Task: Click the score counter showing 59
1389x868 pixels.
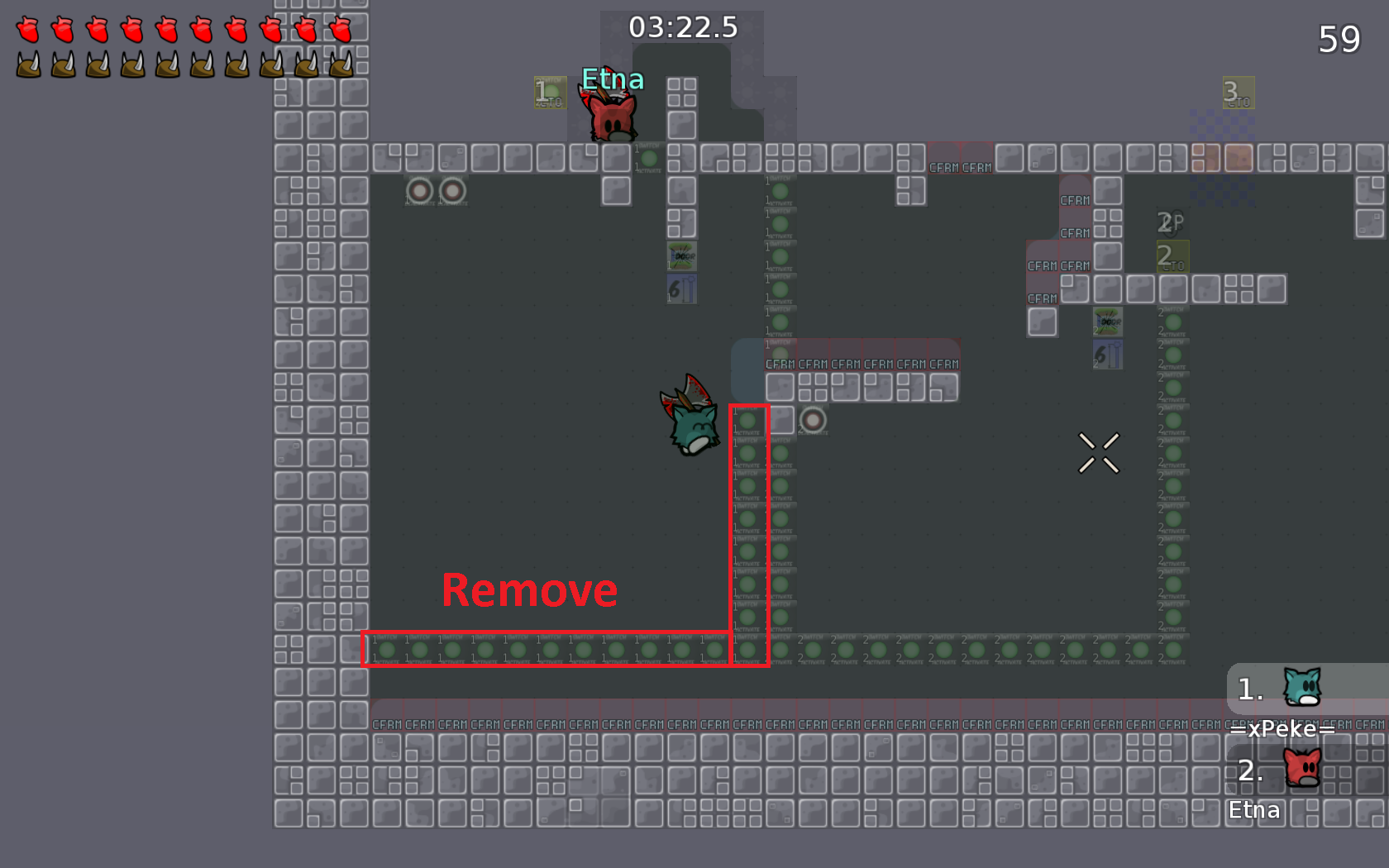Action: 1341,39
